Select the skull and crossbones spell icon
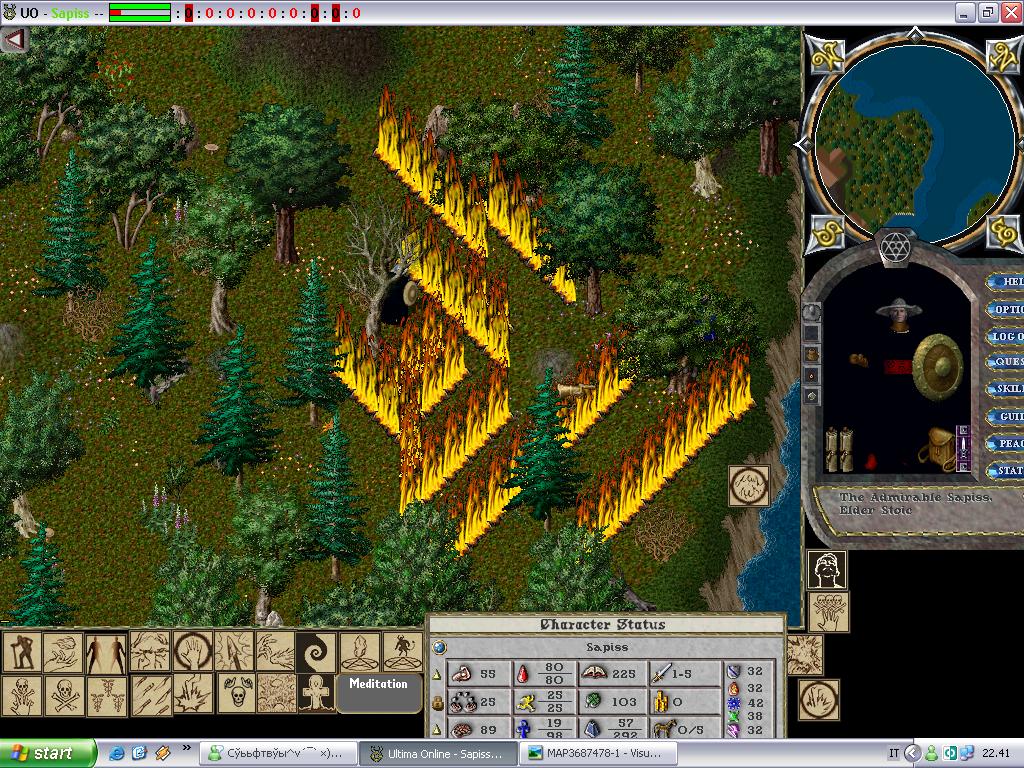The image size is (1024, 768). pyautogui.click(x=63, y=694)
